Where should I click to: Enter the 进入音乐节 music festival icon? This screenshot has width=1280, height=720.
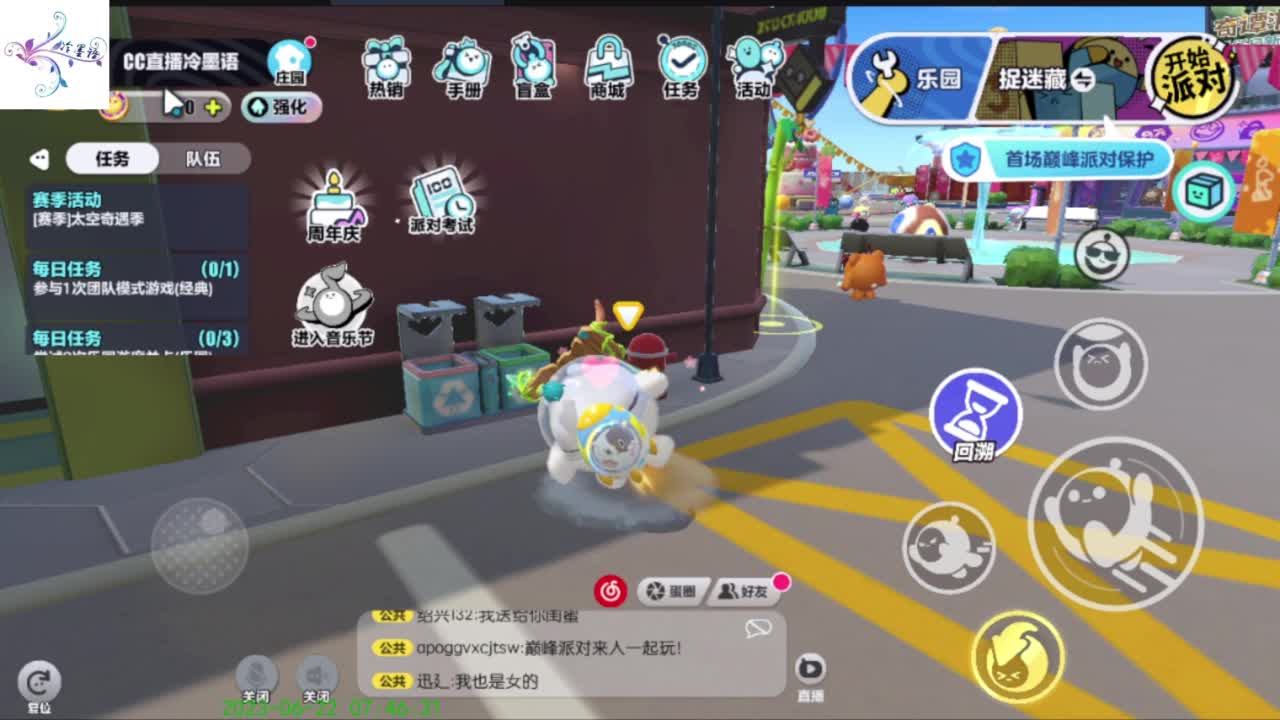coord(332,300)
